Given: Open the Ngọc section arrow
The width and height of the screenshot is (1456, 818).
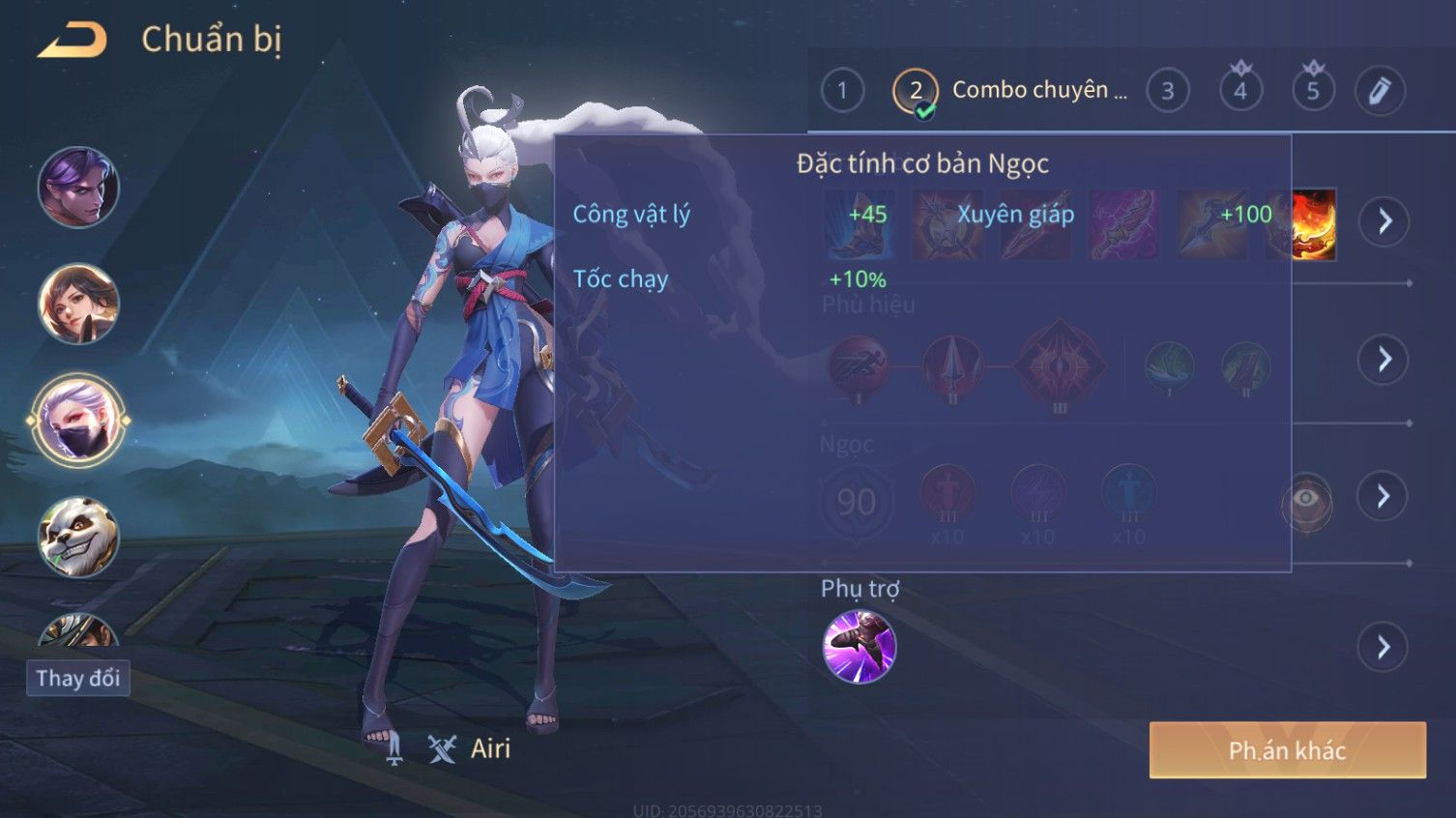Looking at the screenshot, I should coord(1383,497).
